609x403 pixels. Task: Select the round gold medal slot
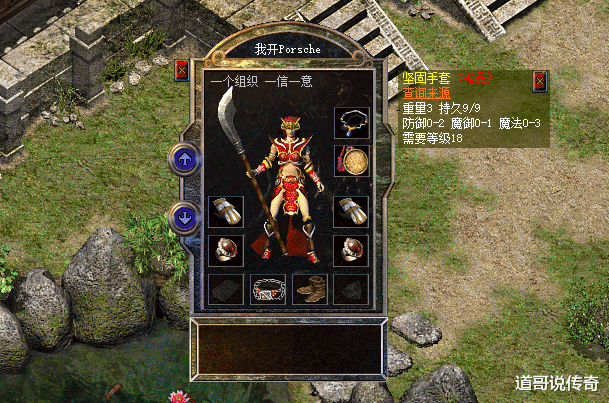pos(351,160)
